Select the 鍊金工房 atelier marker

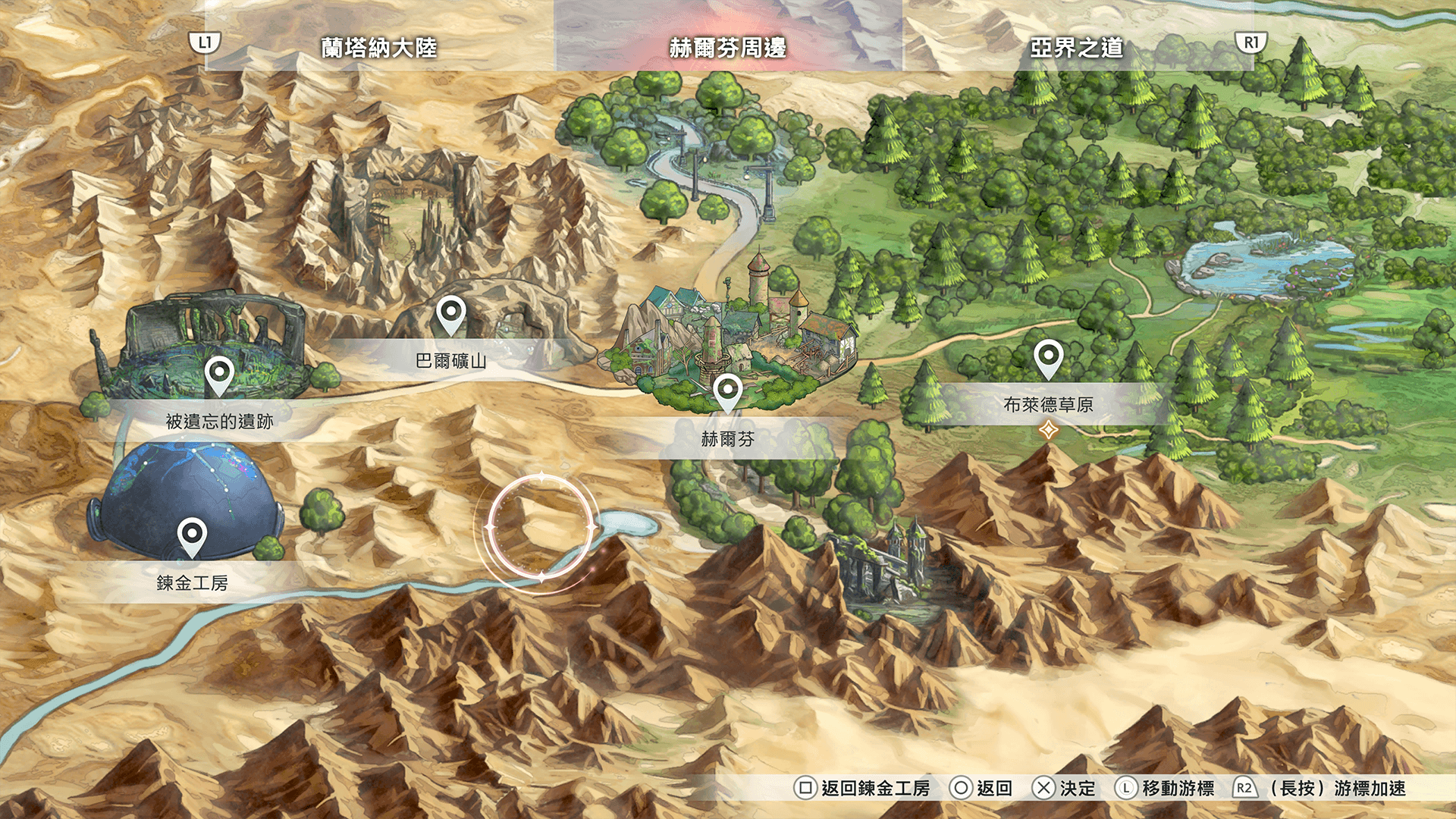(x=192, y=535)
